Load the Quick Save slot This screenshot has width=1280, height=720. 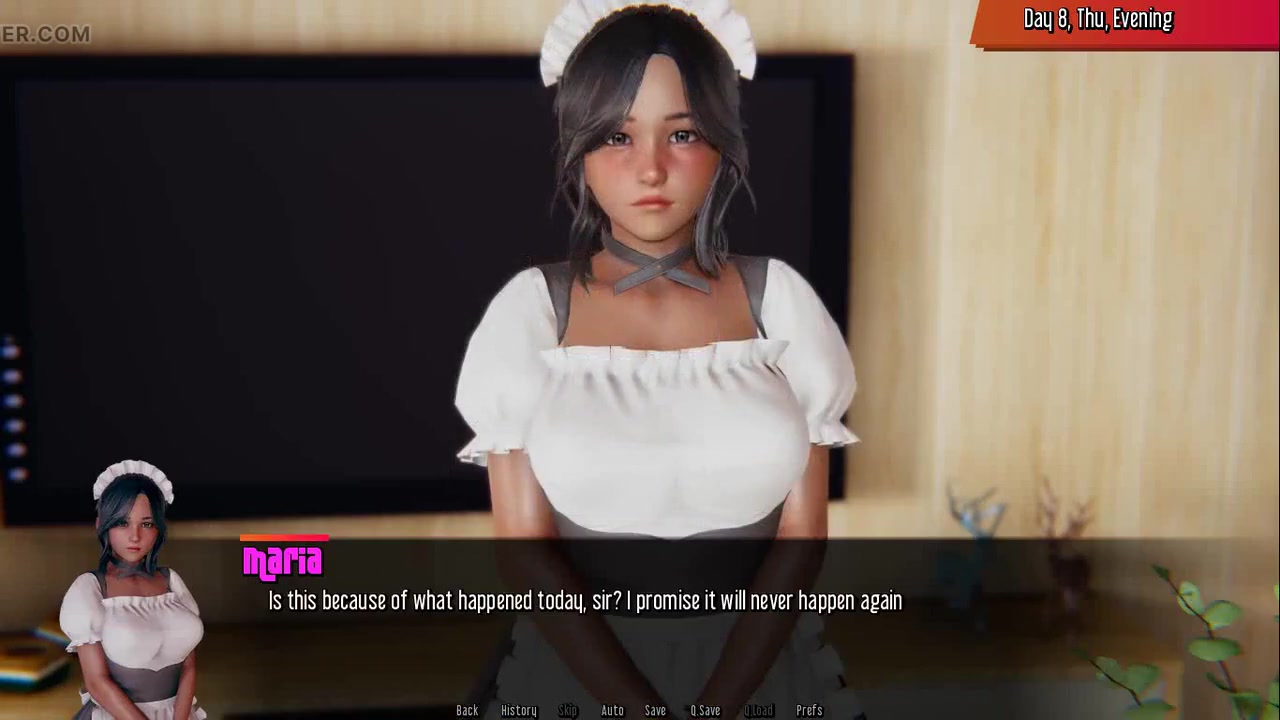pyautogui.click(x=757, y=710)
